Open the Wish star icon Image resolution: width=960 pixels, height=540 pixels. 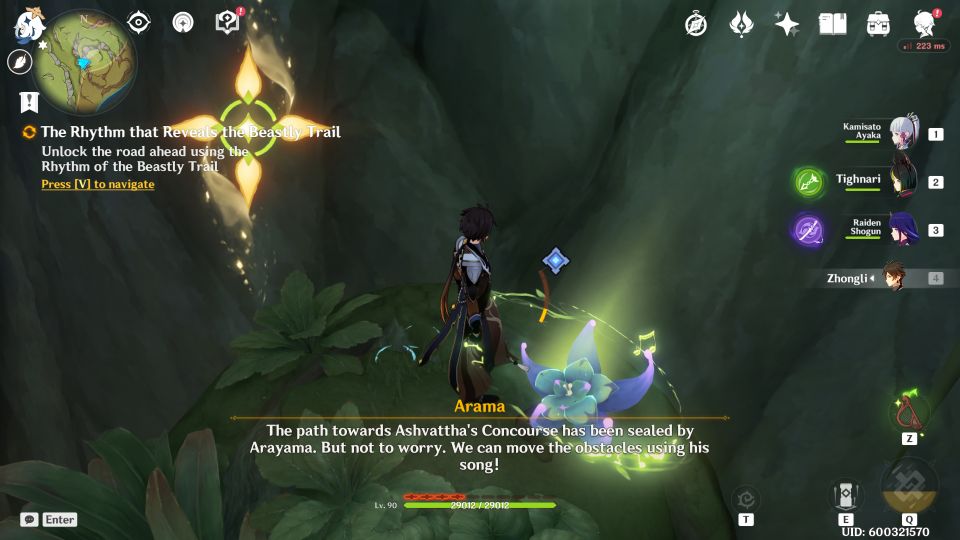pyautogui.click(x=787, y=24)
